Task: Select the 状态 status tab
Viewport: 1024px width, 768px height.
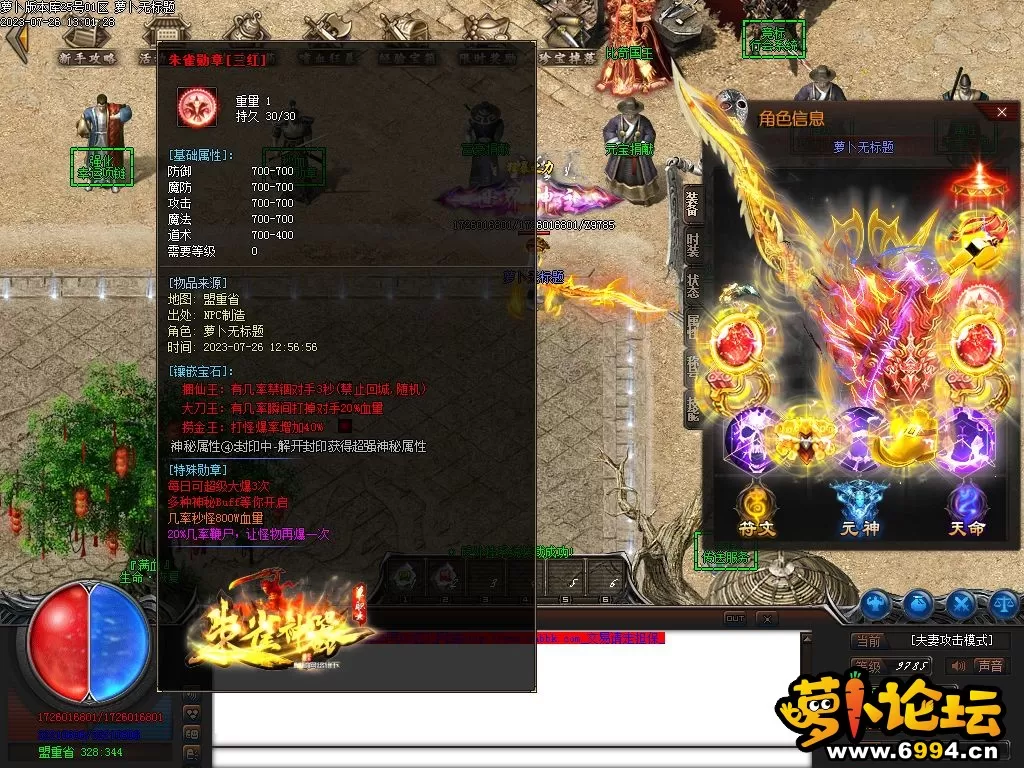Action: [x=692, y=284]
